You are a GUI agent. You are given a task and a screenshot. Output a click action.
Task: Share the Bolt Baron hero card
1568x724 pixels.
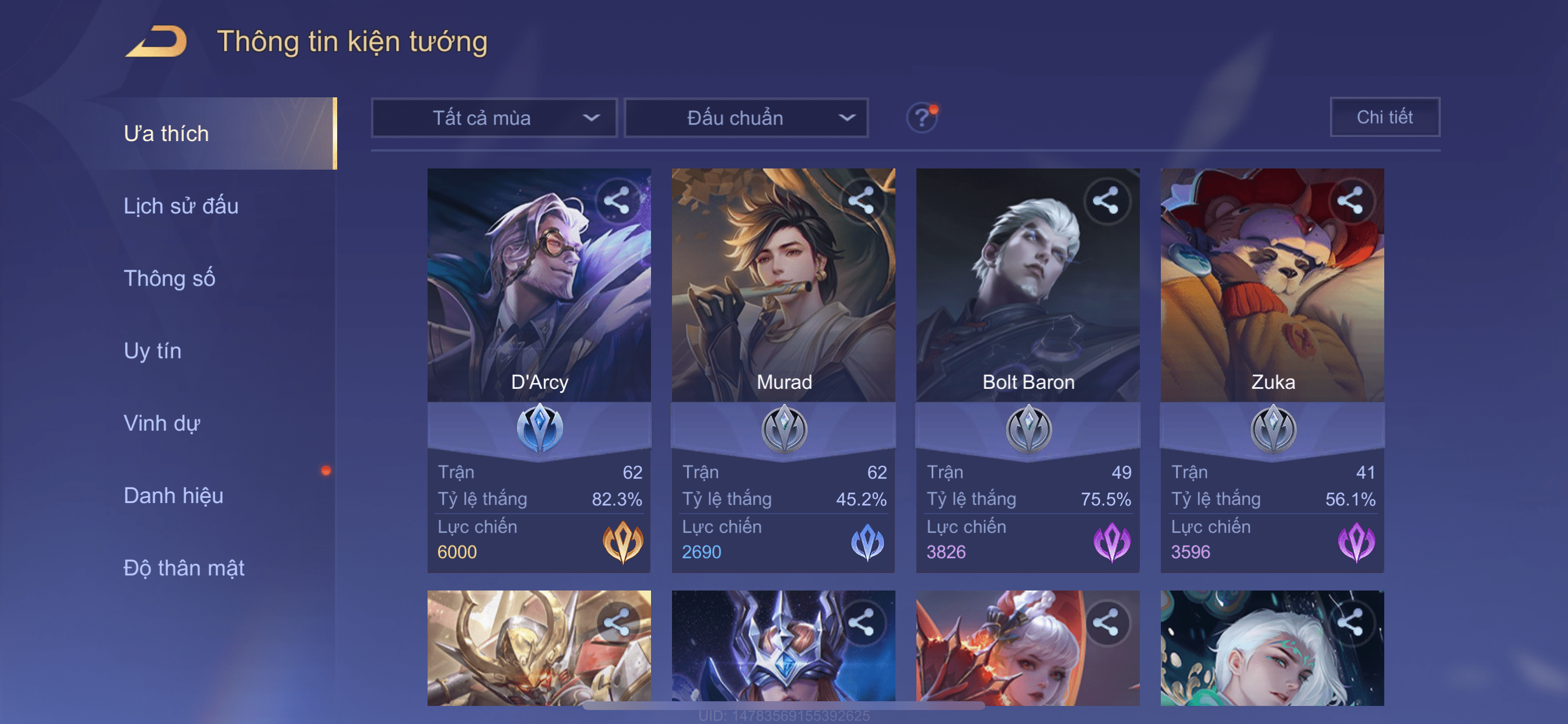pos(1106,200)
